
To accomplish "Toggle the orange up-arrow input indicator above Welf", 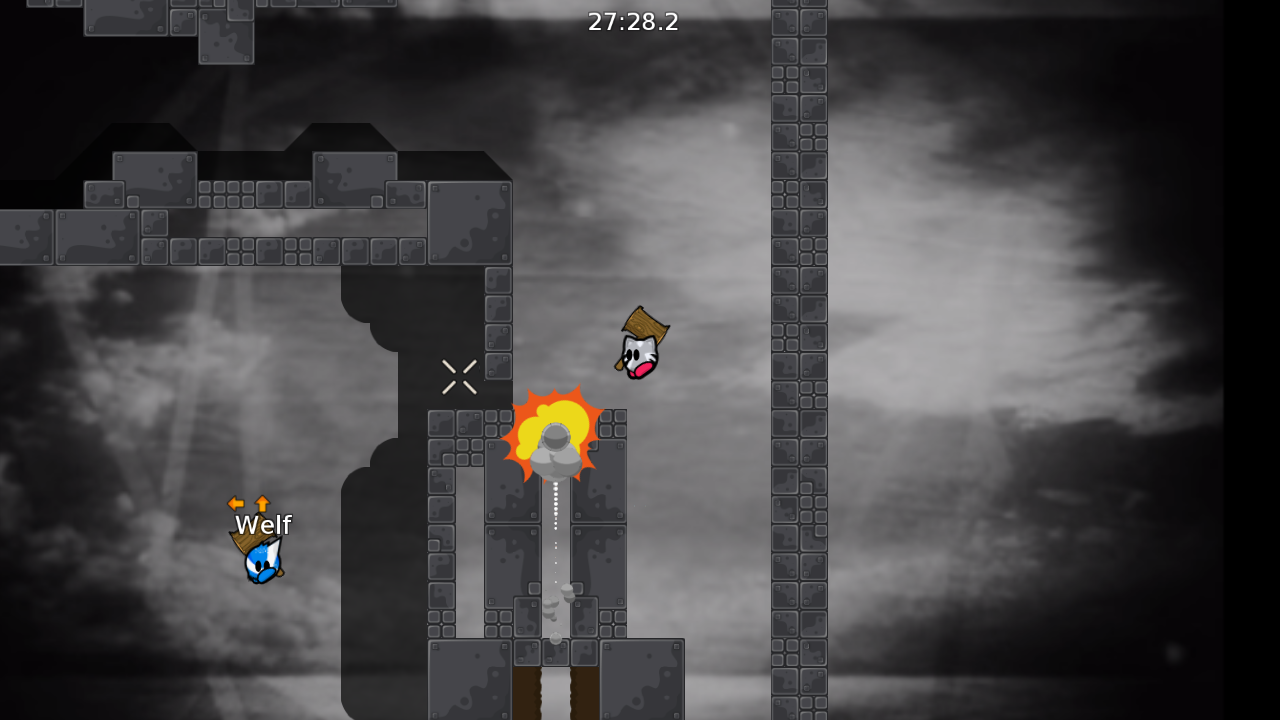I will tap(260, 505).
